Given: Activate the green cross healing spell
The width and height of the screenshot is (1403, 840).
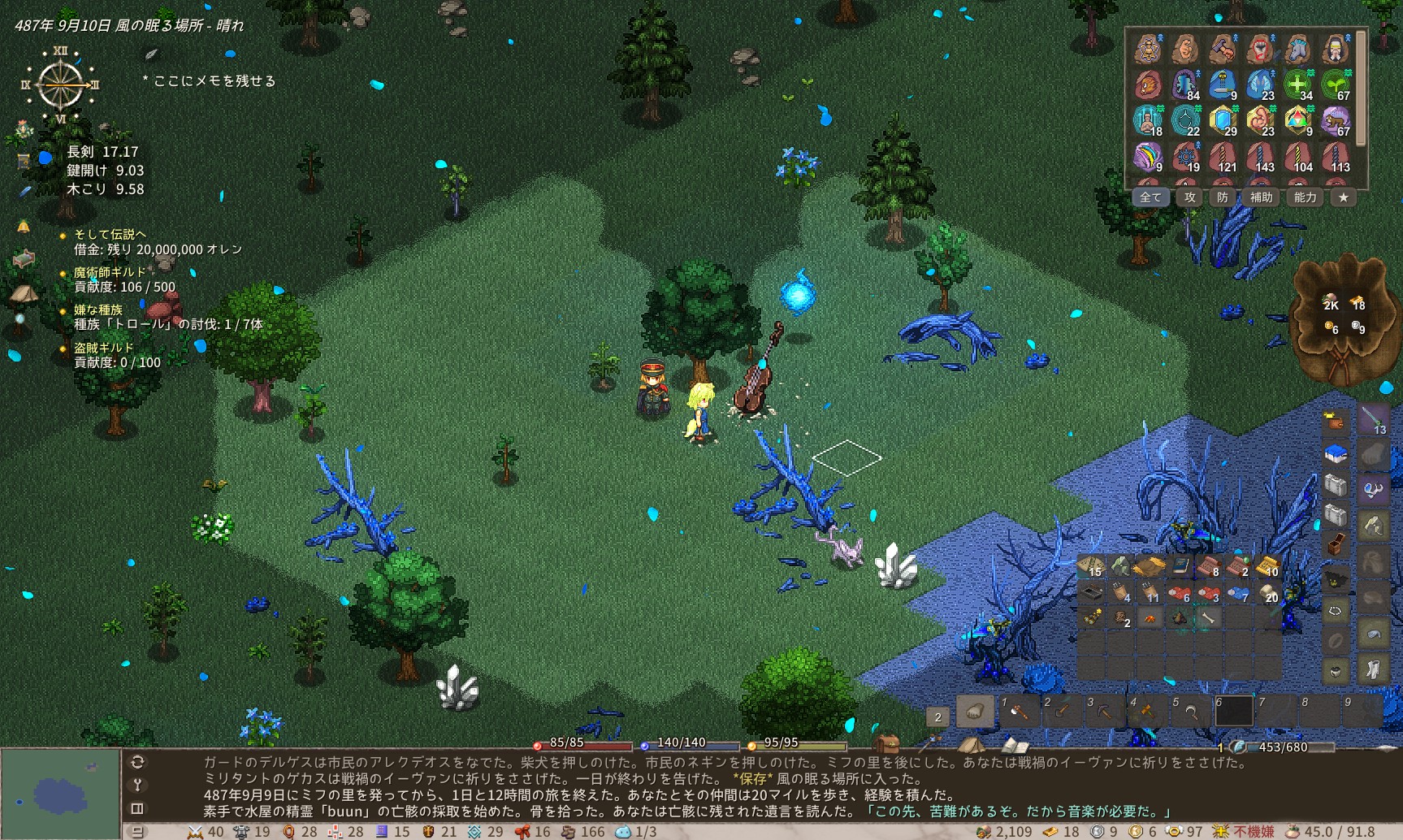Looking at the screenshot, I should pyautogui.click(x=1297, y=84).
